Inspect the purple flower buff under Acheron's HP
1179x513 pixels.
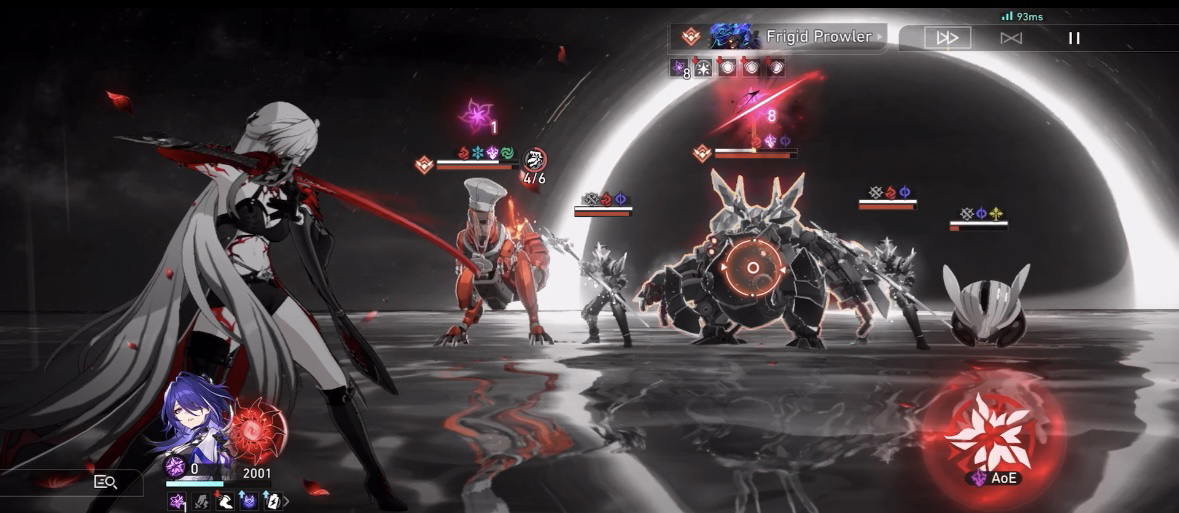(x=177, y=501)
